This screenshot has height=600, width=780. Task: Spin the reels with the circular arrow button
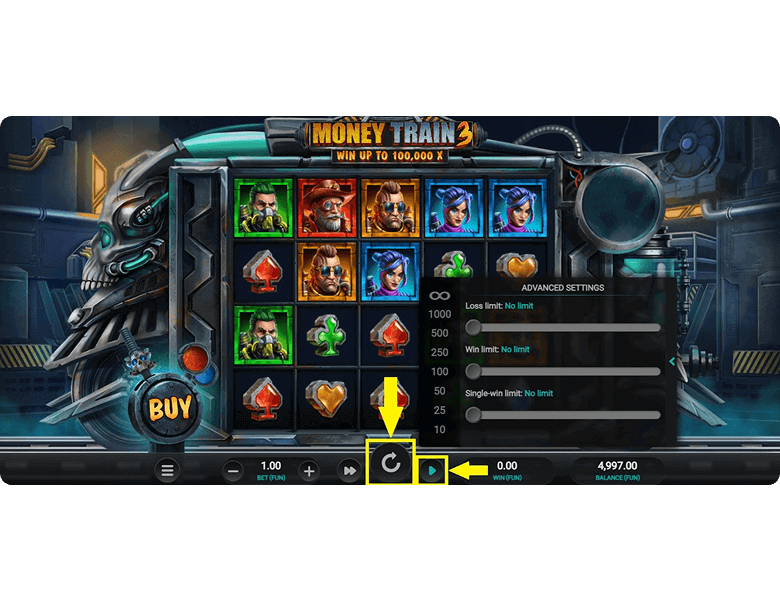pyautogui.click(x=391, y=463)
